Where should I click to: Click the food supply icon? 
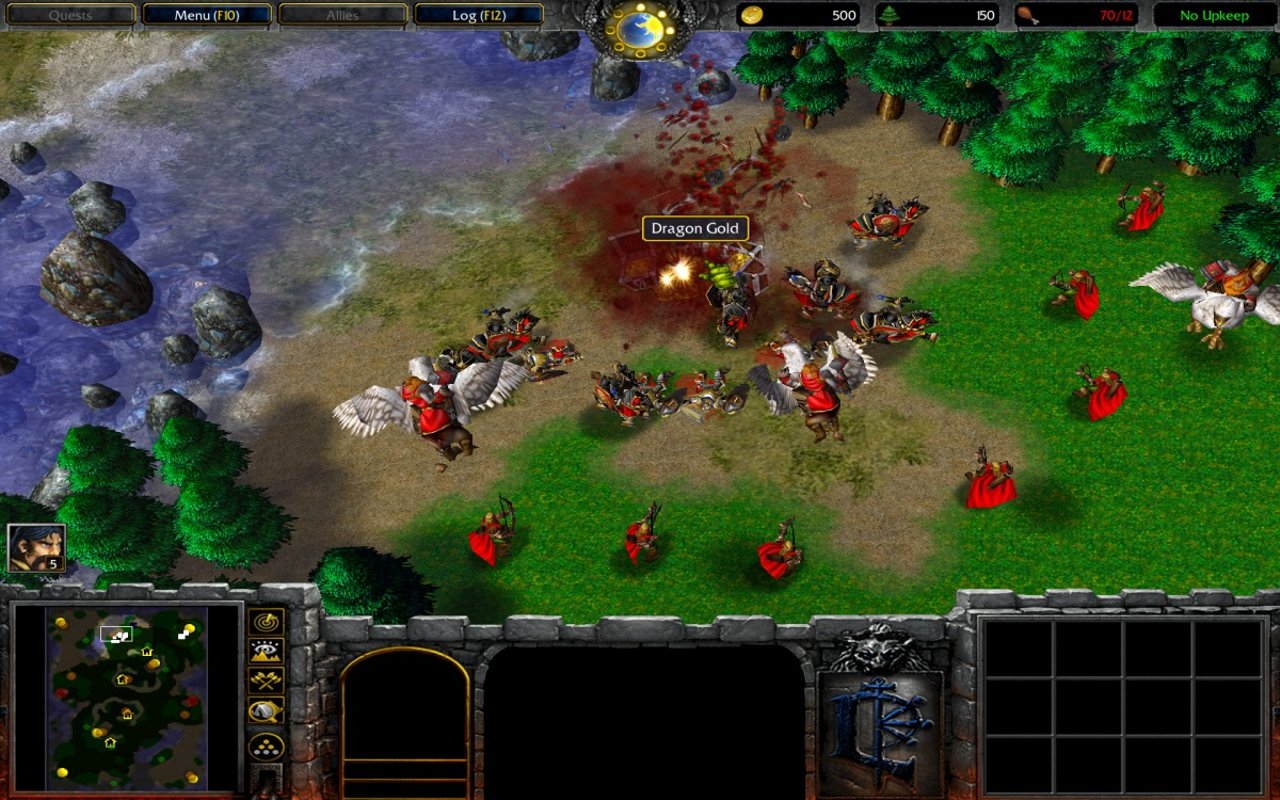click(1027, 15)
